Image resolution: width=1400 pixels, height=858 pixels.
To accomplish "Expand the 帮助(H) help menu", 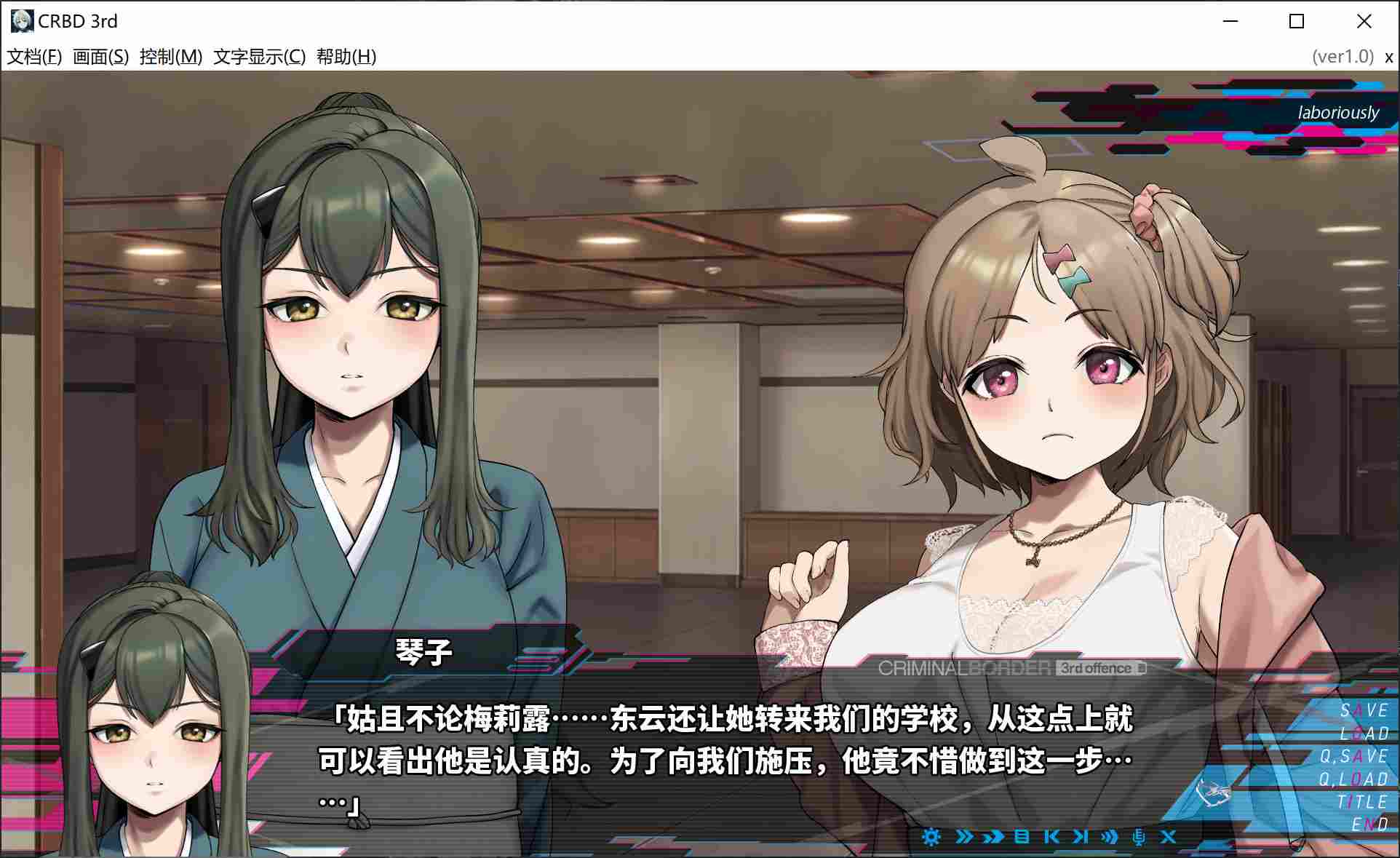I will (x=346, y=55).
